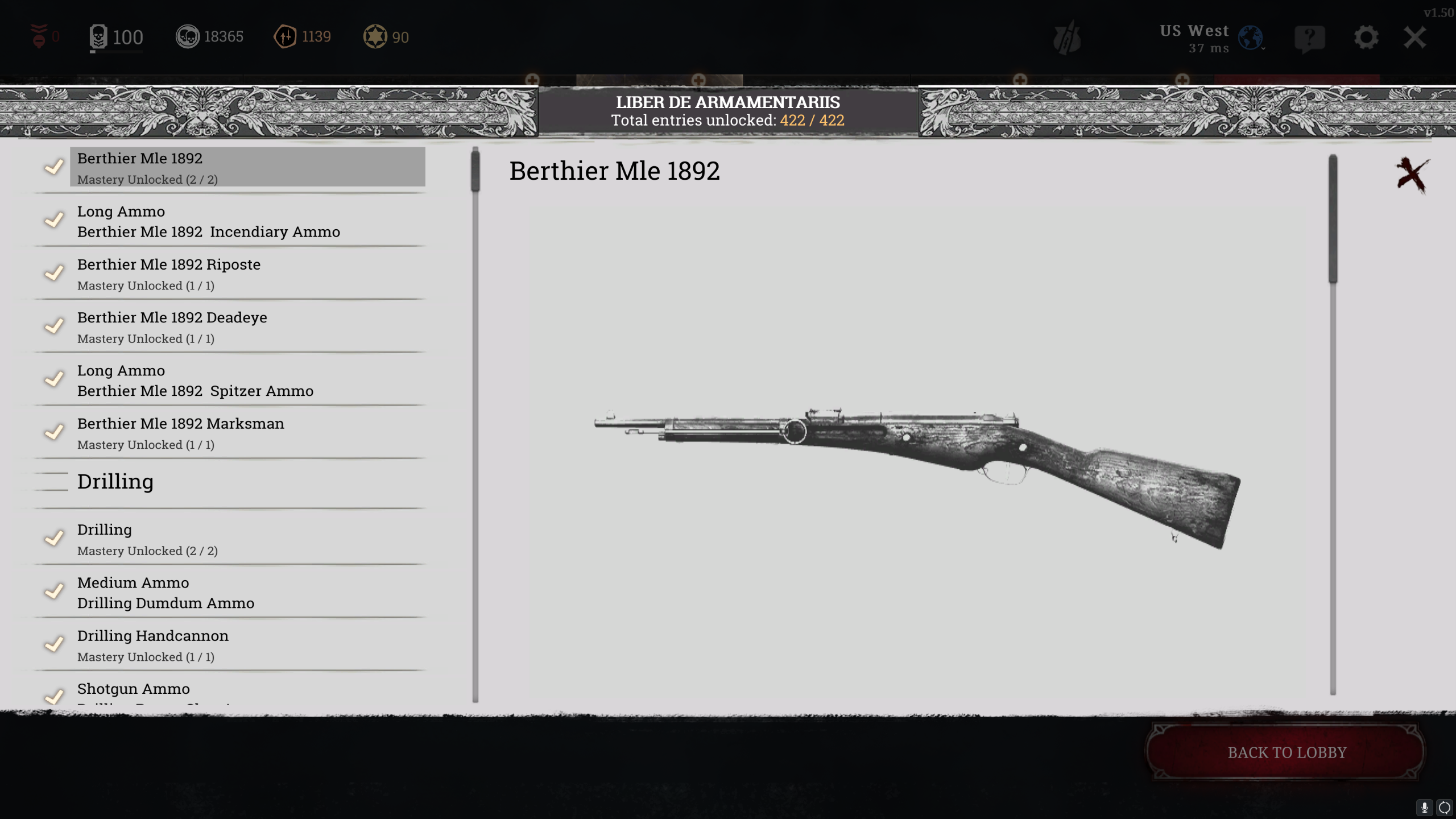This screenshot has height=819, width=1456.
Task: Click the checkmark beside Drilling Handcannon
Action: (54, 645)
